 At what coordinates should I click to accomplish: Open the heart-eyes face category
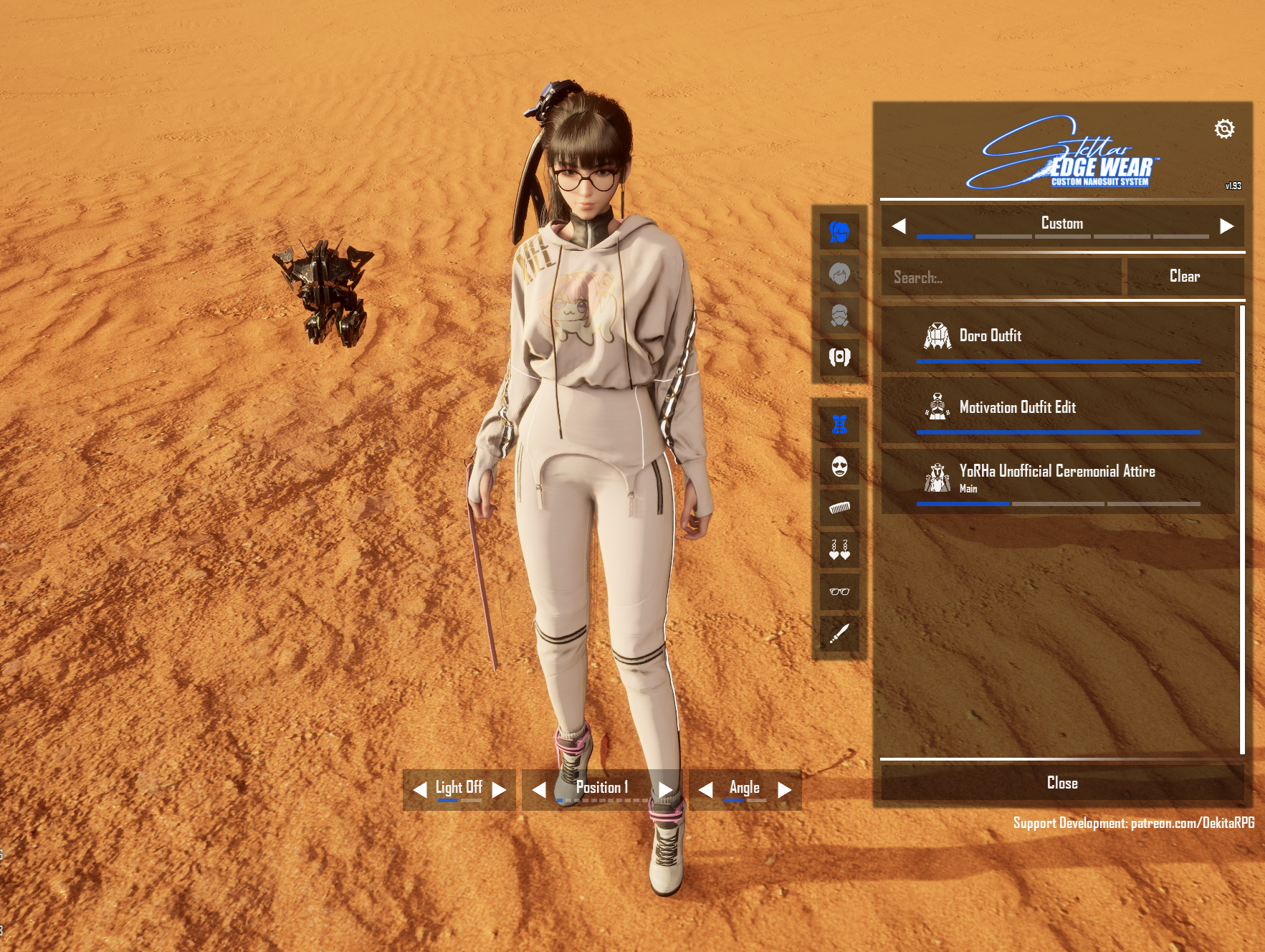pyautogui.click(x=839, y=467)
